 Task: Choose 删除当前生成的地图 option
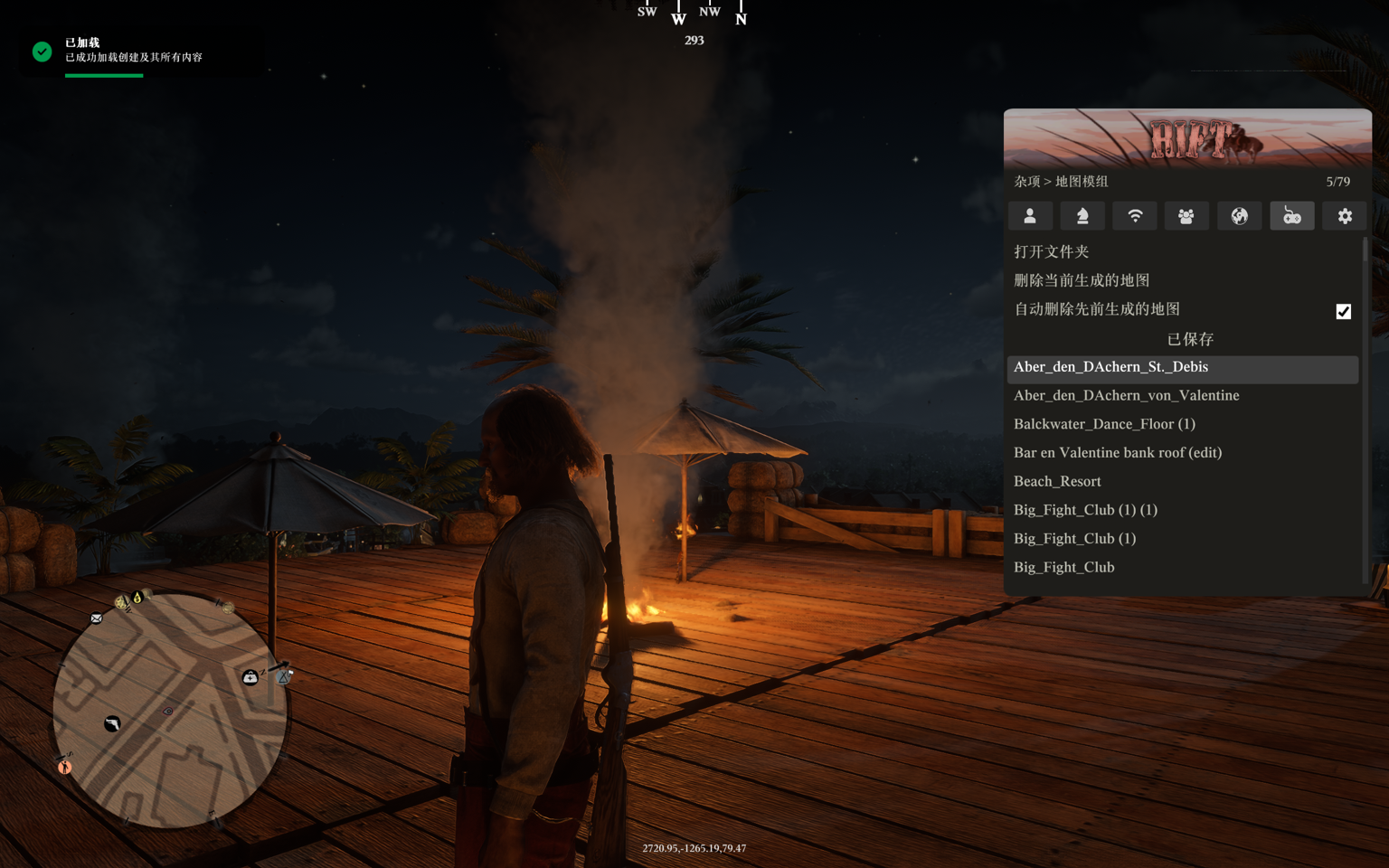click(x=1082, y=280)
